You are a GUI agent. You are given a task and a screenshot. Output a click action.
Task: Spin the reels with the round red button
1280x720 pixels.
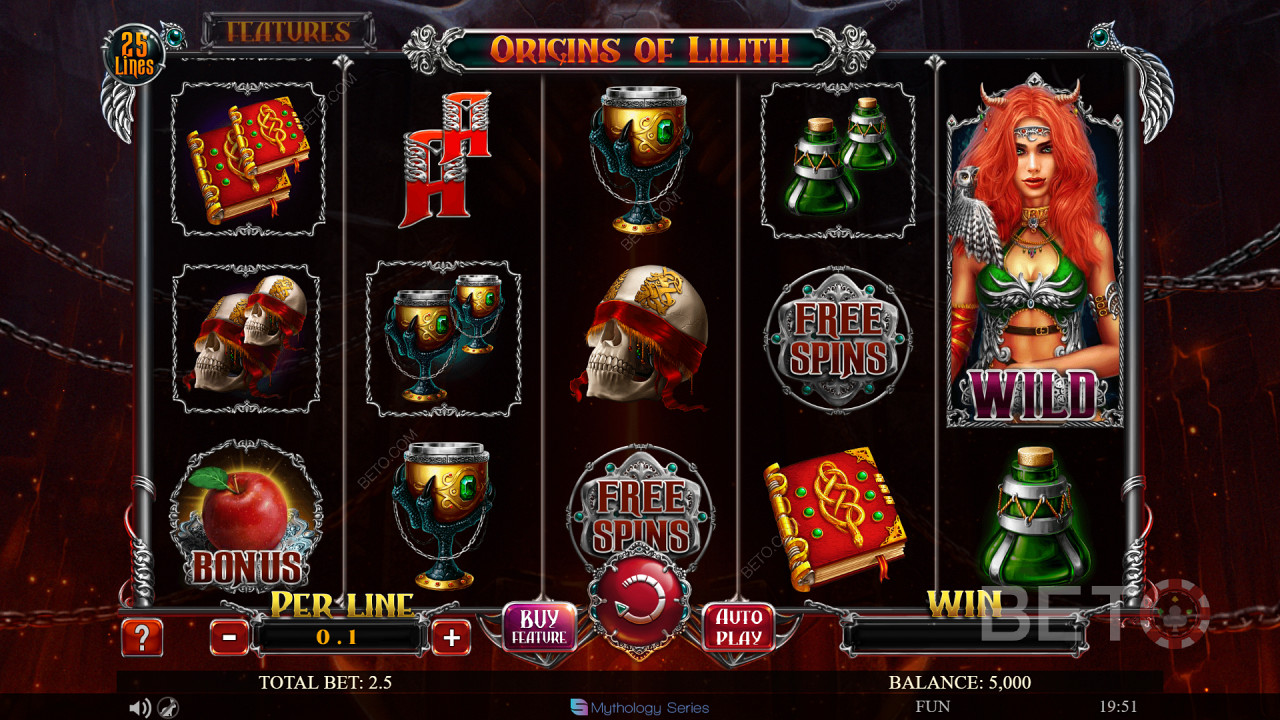[640, 600]
